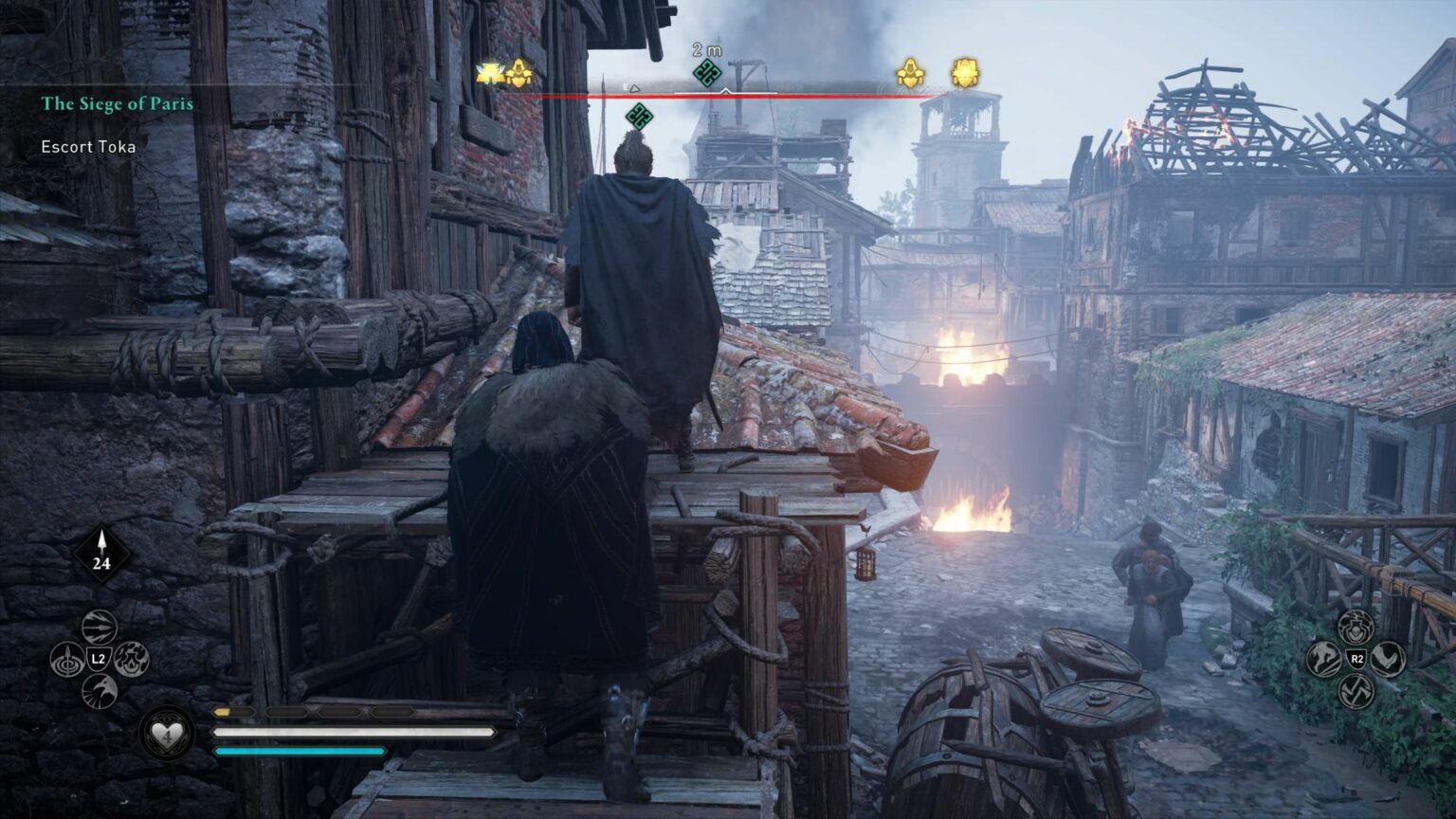Click the green objective marker on the compass
The height and width of the screenshot is (819, 1456).
pyautogui.click(x=705, y=71)
